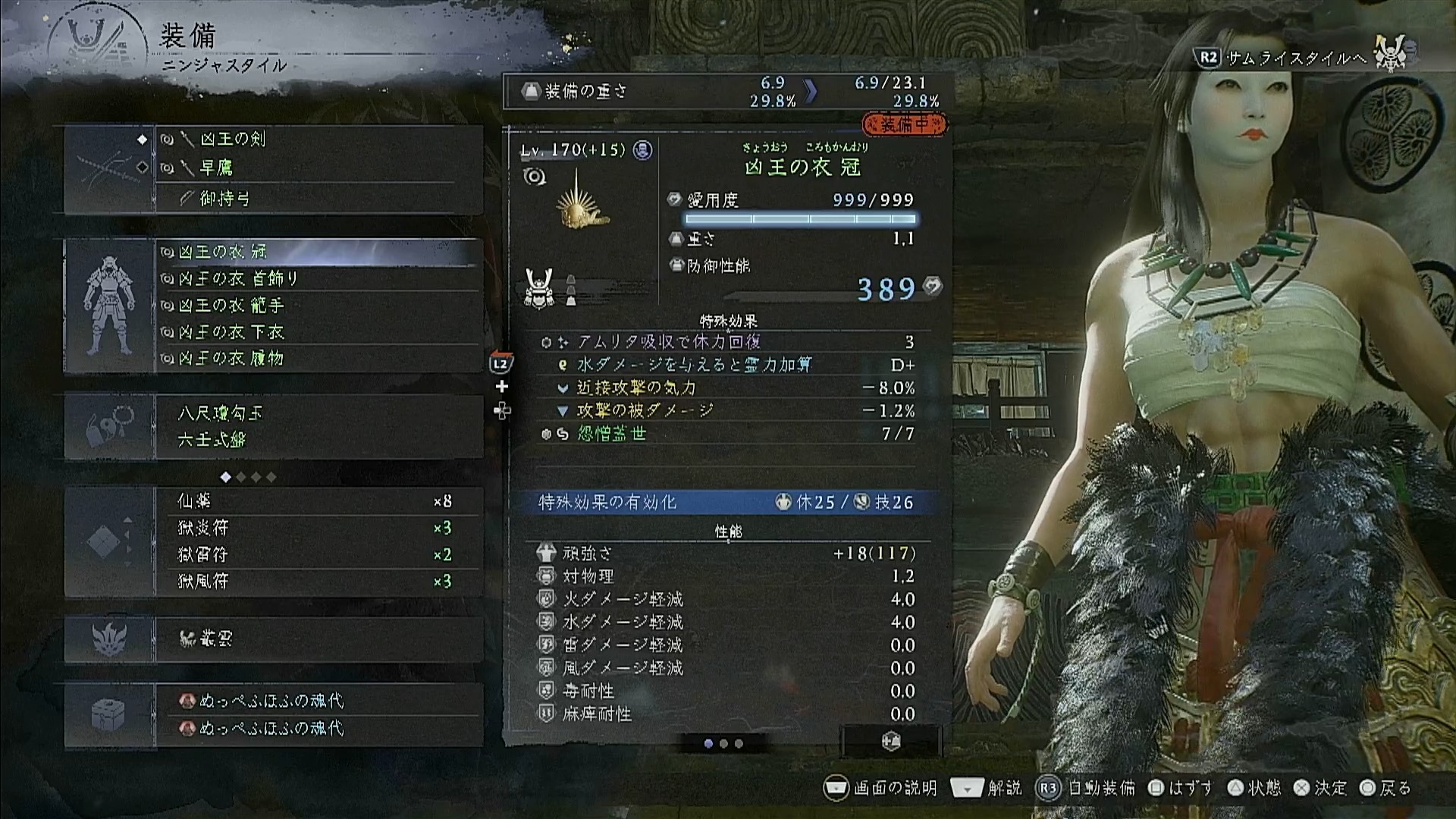1456x819 pixels.
Task: Choose the 凶王の衣 首飾り armor slot
Action: pos(318,279)
